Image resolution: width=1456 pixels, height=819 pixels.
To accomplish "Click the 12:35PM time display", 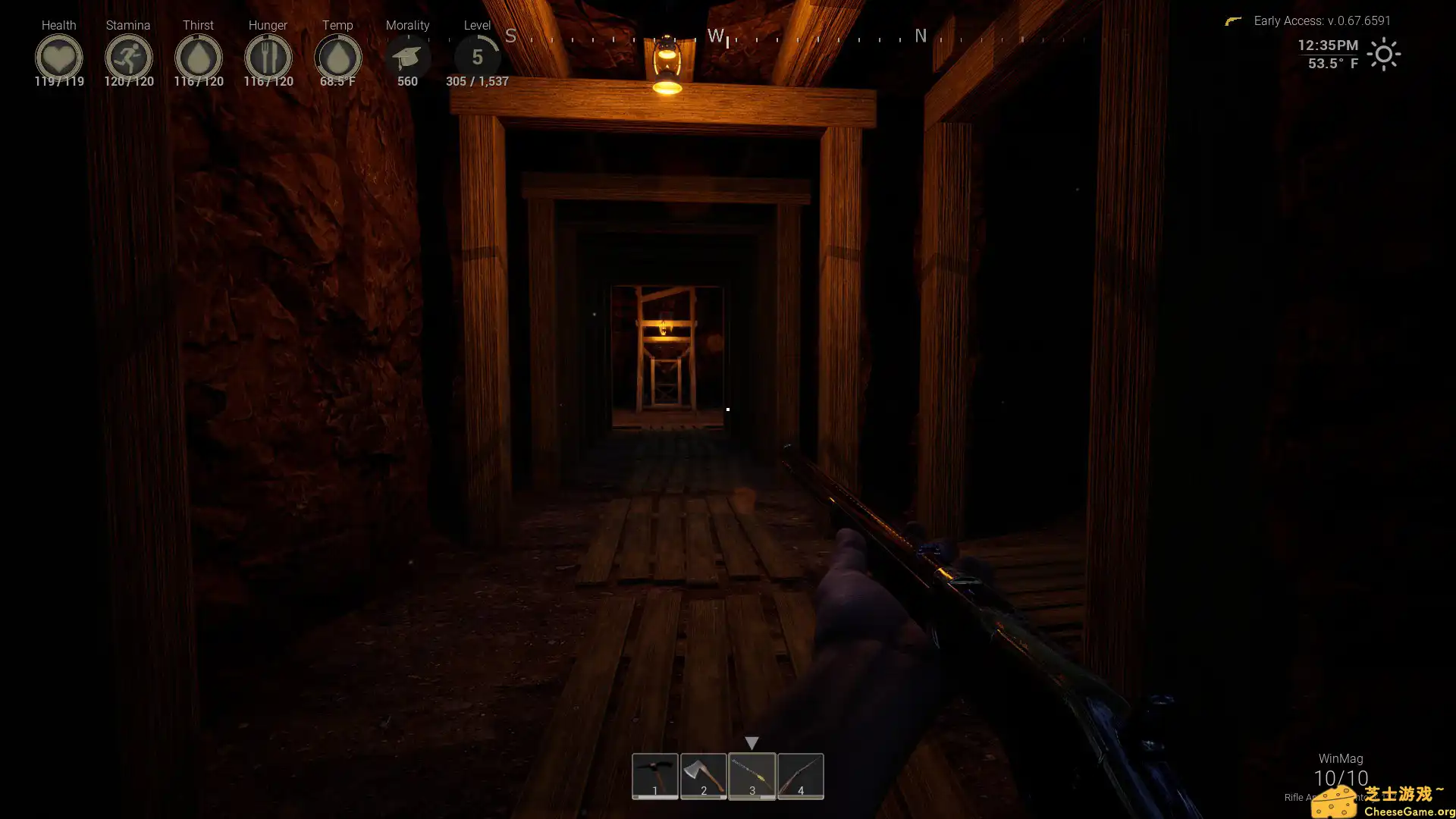I will click(x=1326, y=45).
